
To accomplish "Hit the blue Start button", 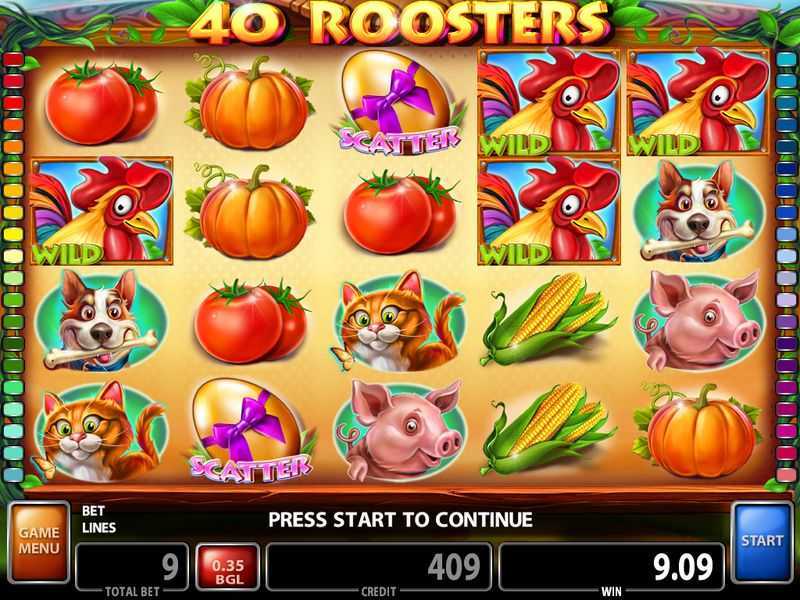I will click(762, 542).
